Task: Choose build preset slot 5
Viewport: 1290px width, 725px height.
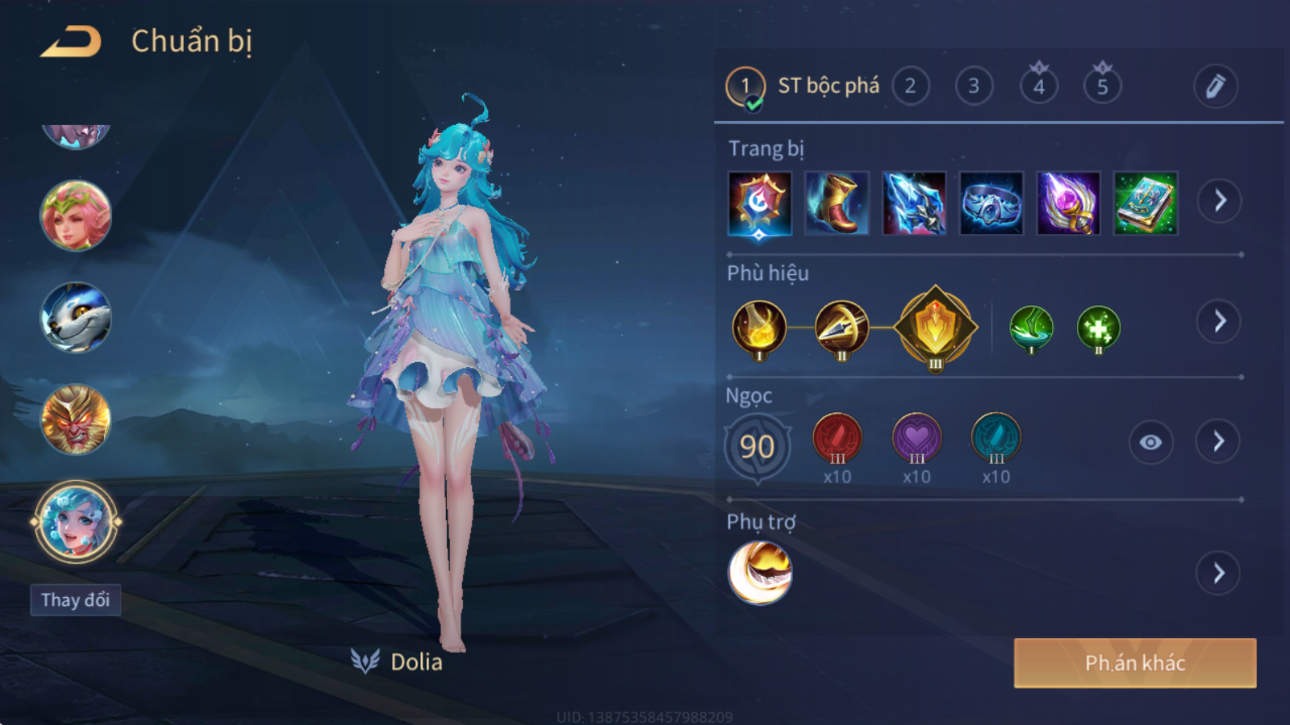Action: pyautogui.click(x=1102, y=86)
